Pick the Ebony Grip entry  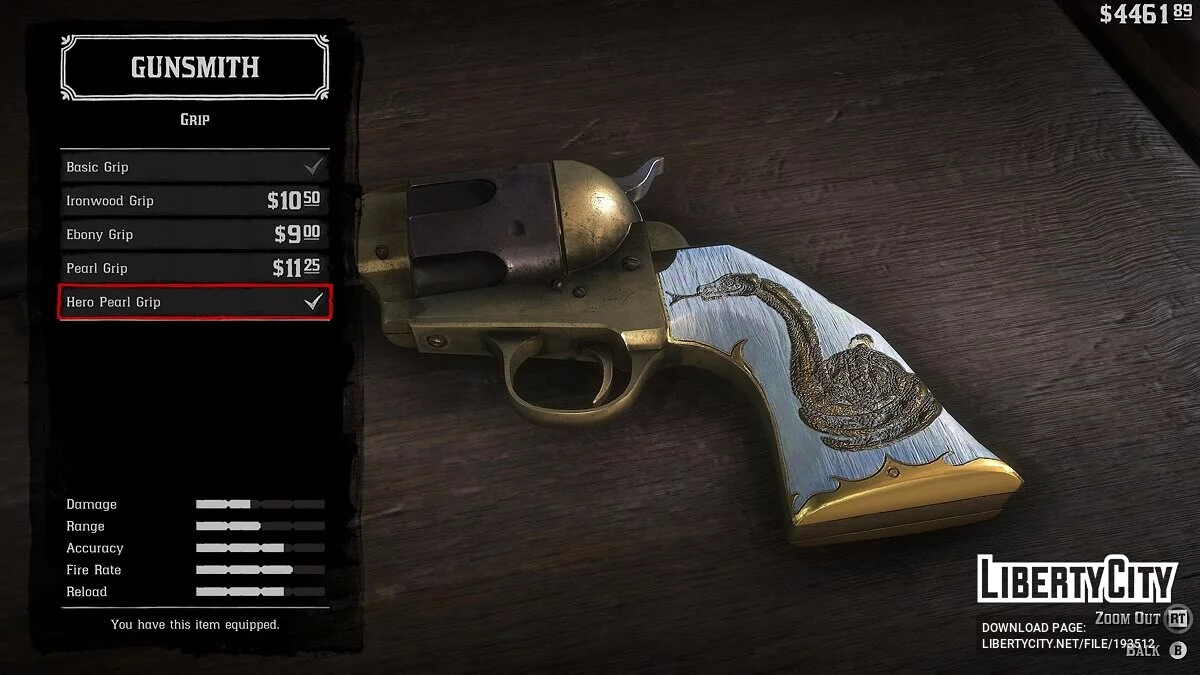coord(194,234)
